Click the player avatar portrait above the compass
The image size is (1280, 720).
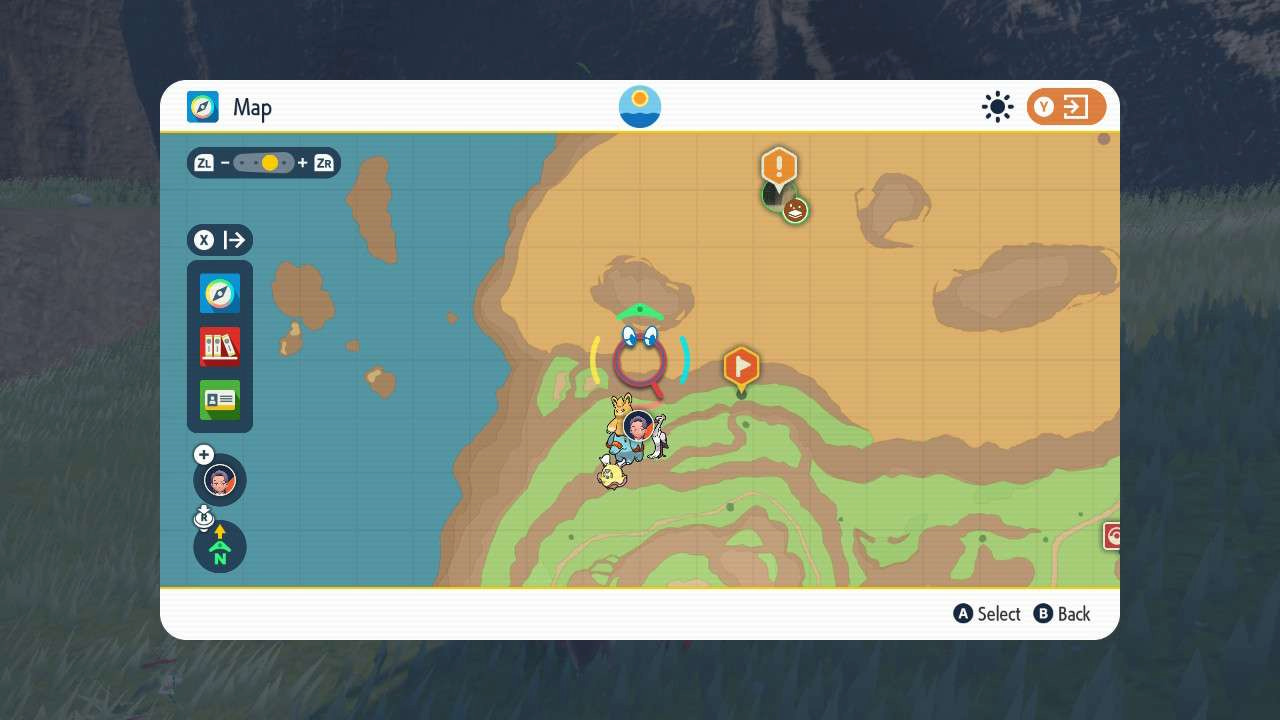point(219,480)
